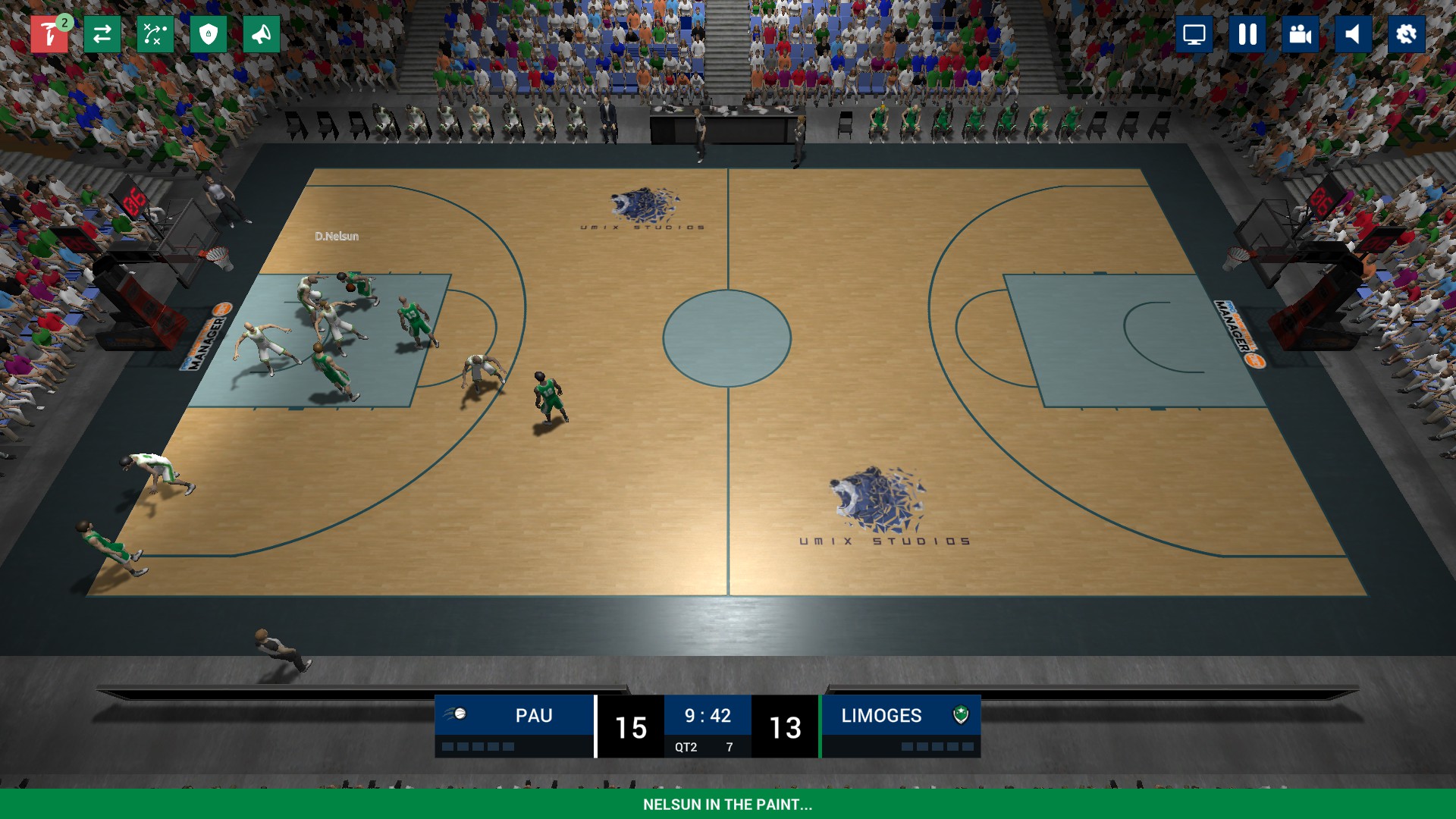Open the display options monitor icon
1456x819 pixels.
(1194, 33)
